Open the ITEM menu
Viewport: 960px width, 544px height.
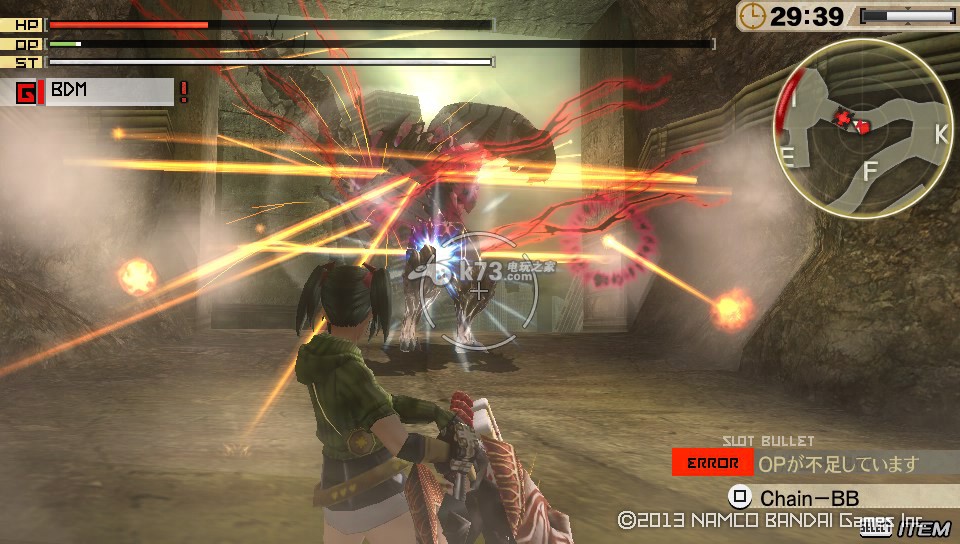point(926,528)
